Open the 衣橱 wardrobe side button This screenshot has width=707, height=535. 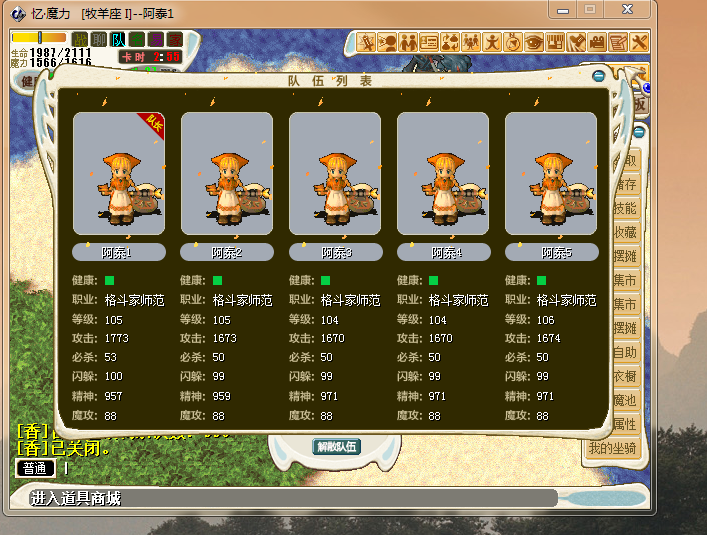point(626,376)
